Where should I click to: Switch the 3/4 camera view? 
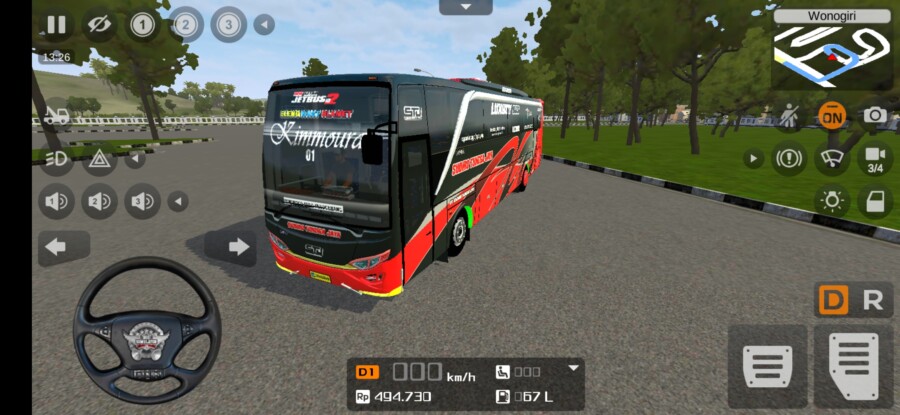pos(875,158)
